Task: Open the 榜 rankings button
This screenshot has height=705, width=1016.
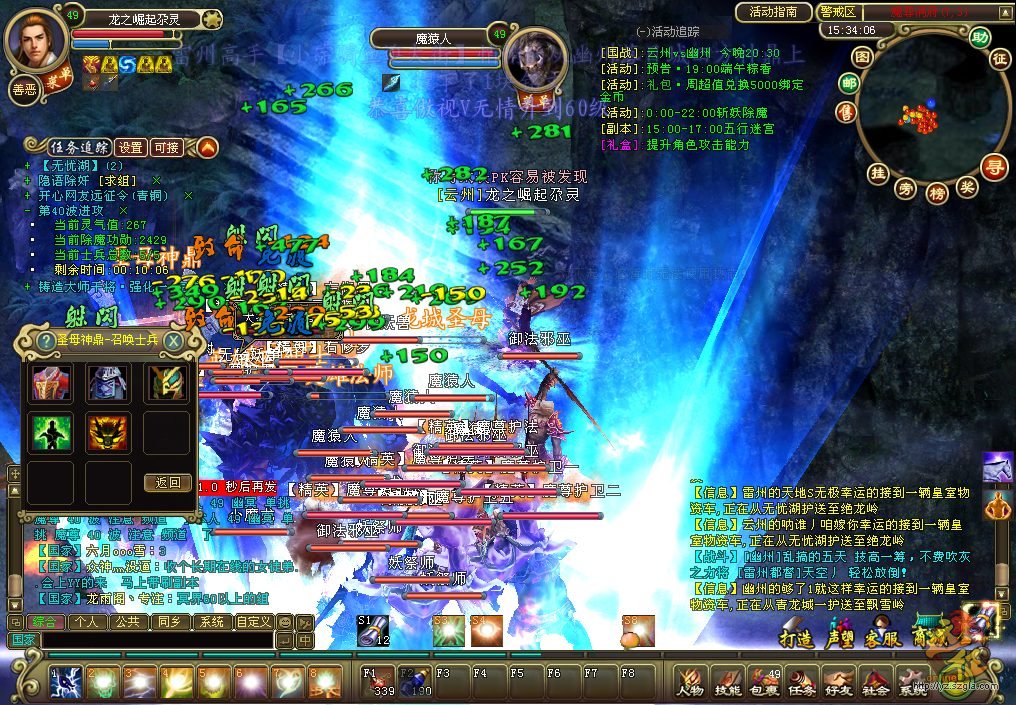Action: [937, 192]
